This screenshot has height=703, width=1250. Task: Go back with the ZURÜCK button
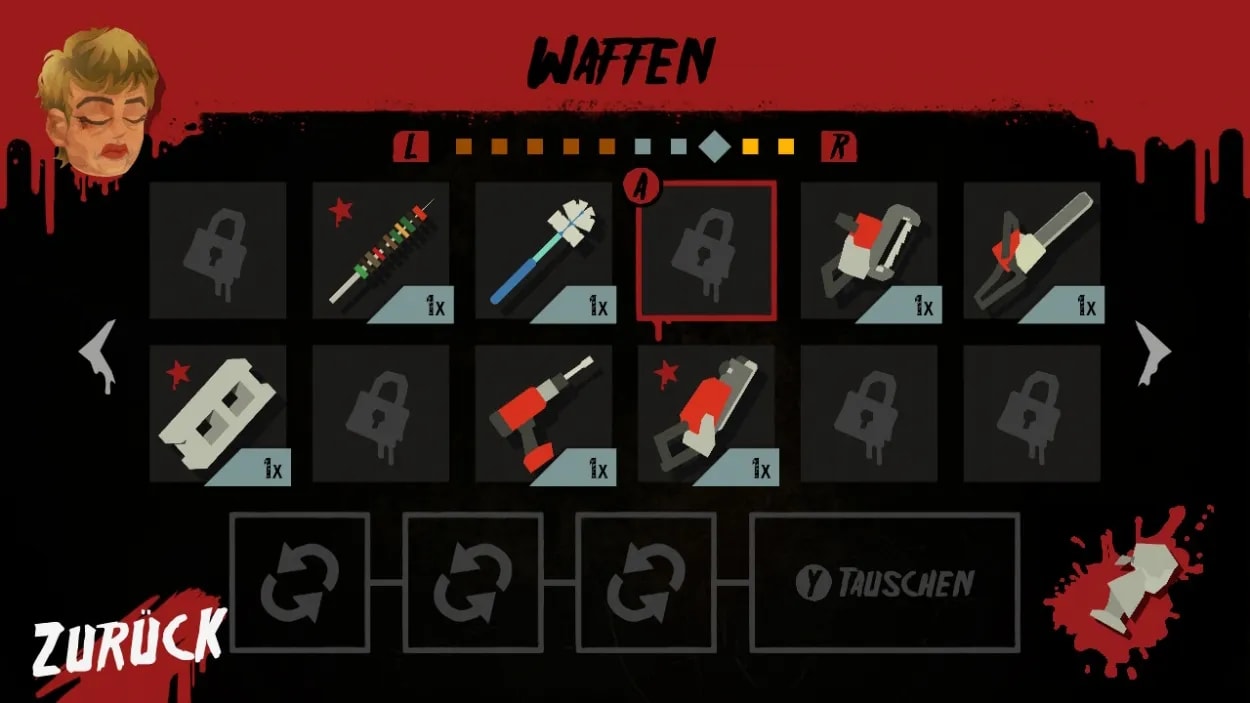tap(129, 641)
